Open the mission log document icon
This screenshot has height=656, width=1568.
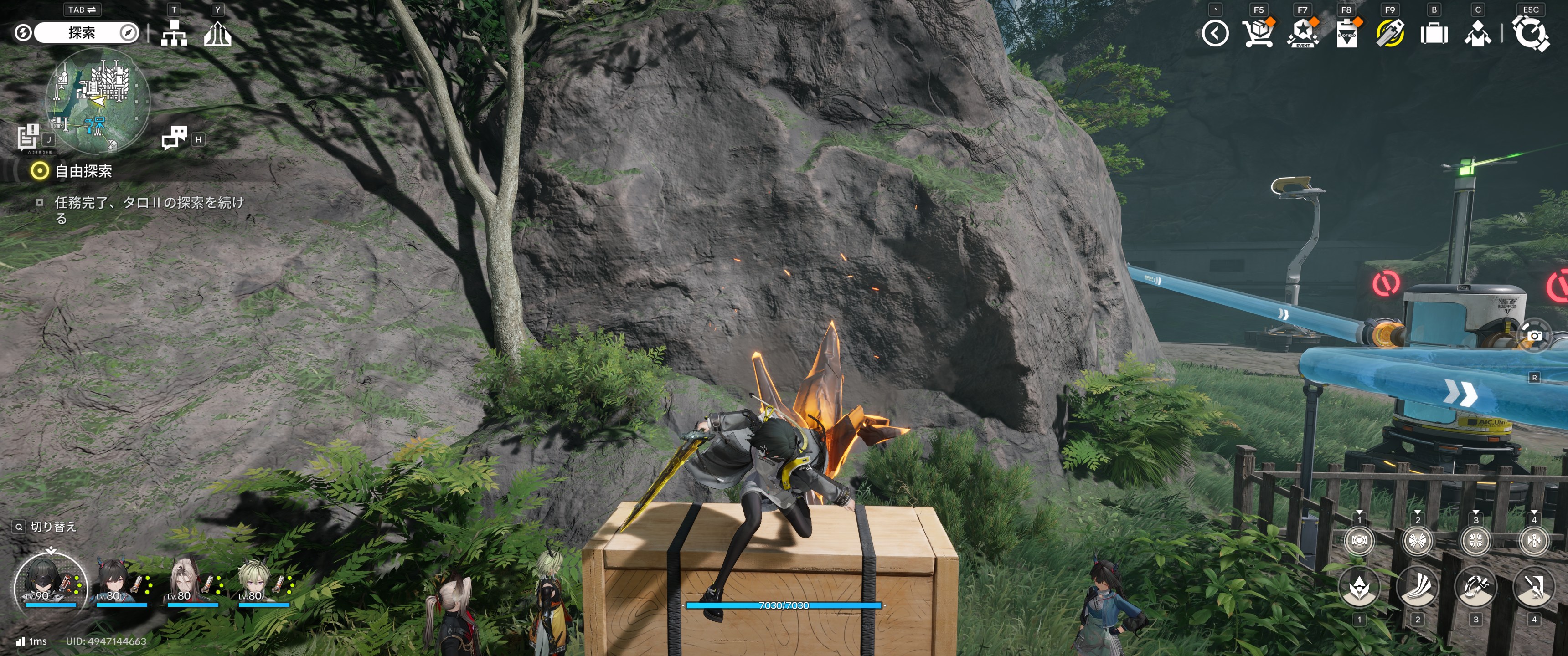[x=28, y=136]
